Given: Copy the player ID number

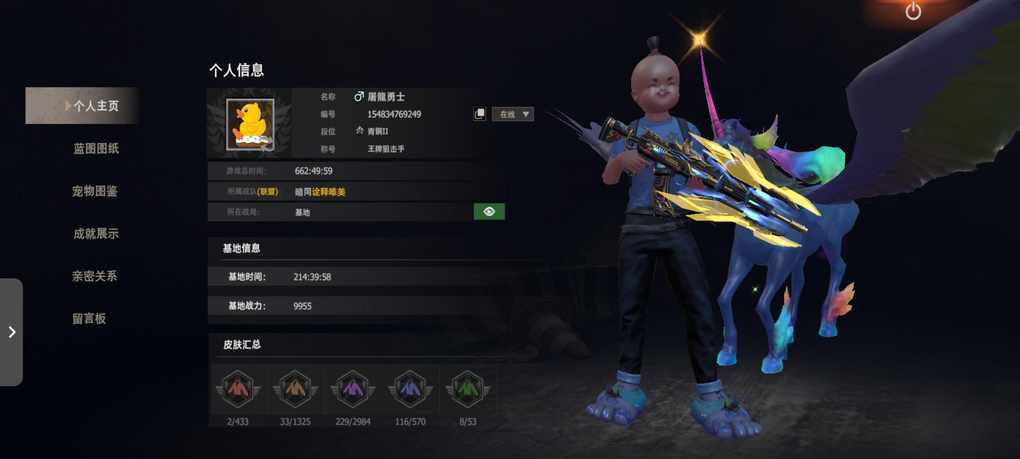Looking at the screenshot, I should pyautogui.click(x=480, y=114).
